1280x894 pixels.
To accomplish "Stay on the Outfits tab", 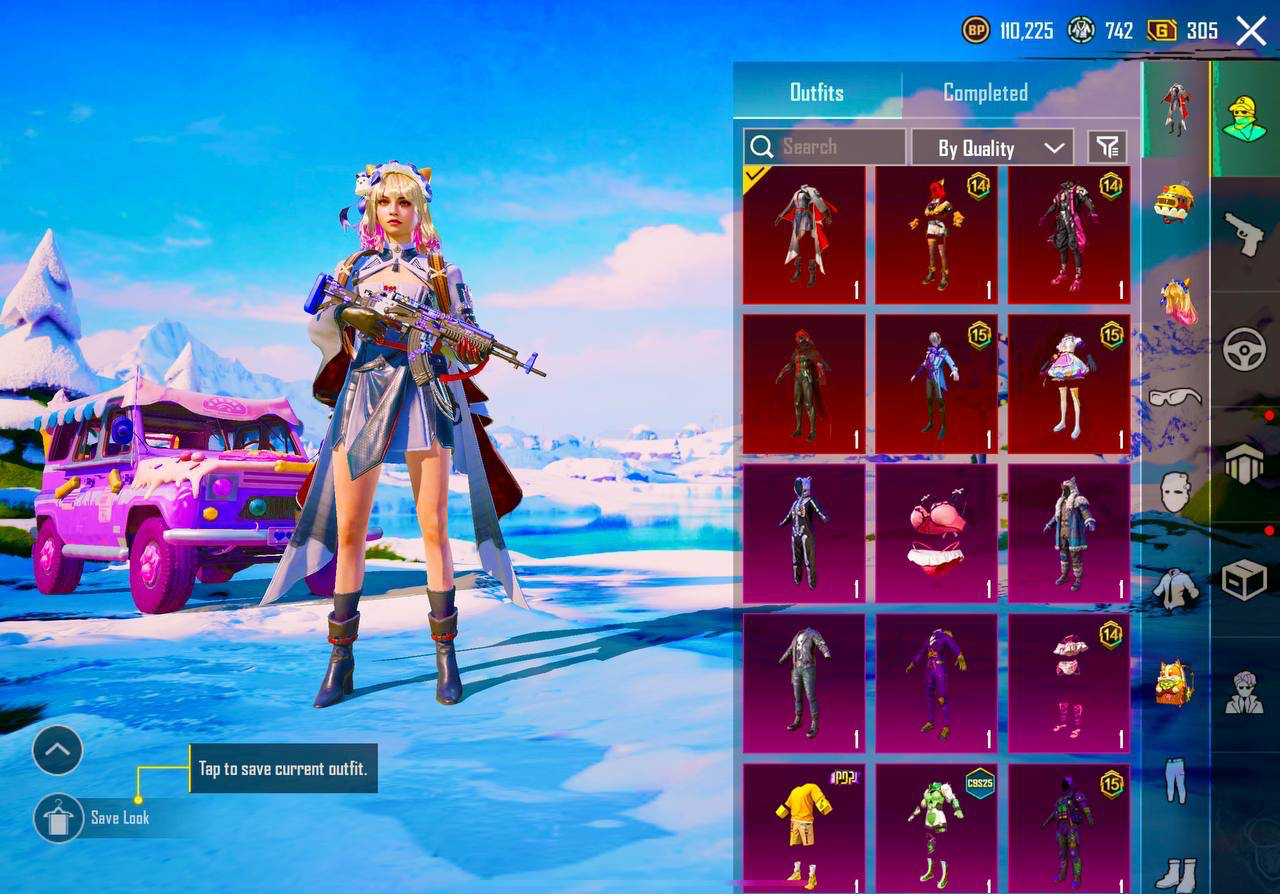I will (x=817, y=92).
